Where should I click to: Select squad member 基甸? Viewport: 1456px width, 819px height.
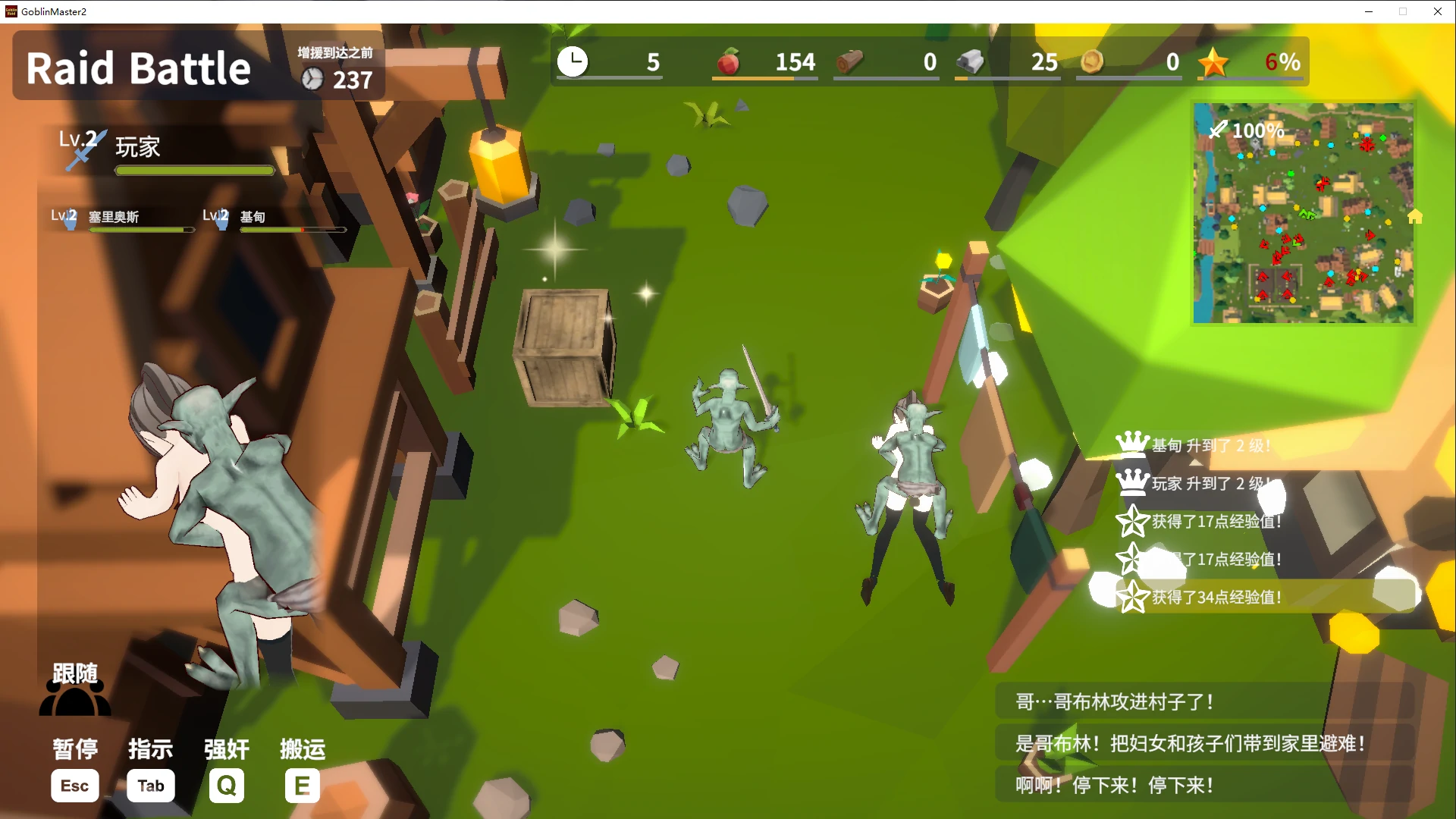pyautogui.click(x=273, y=218)
